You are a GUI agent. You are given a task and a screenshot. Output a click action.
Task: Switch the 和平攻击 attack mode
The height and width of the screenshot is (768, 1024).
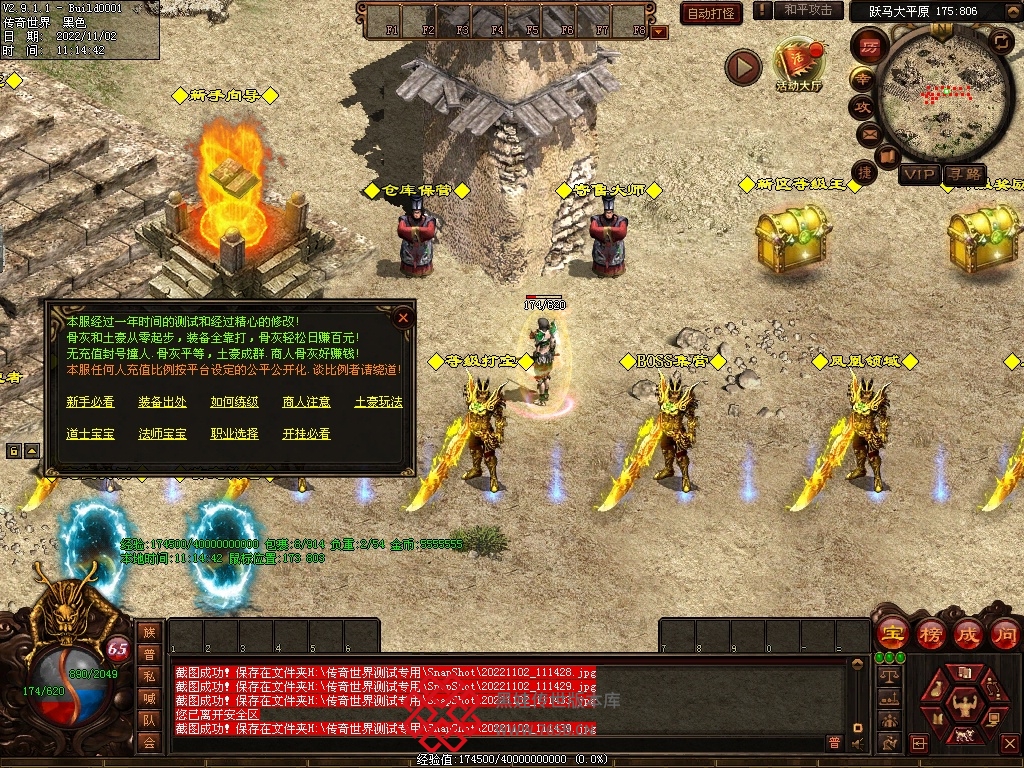[x=808, y=10]
